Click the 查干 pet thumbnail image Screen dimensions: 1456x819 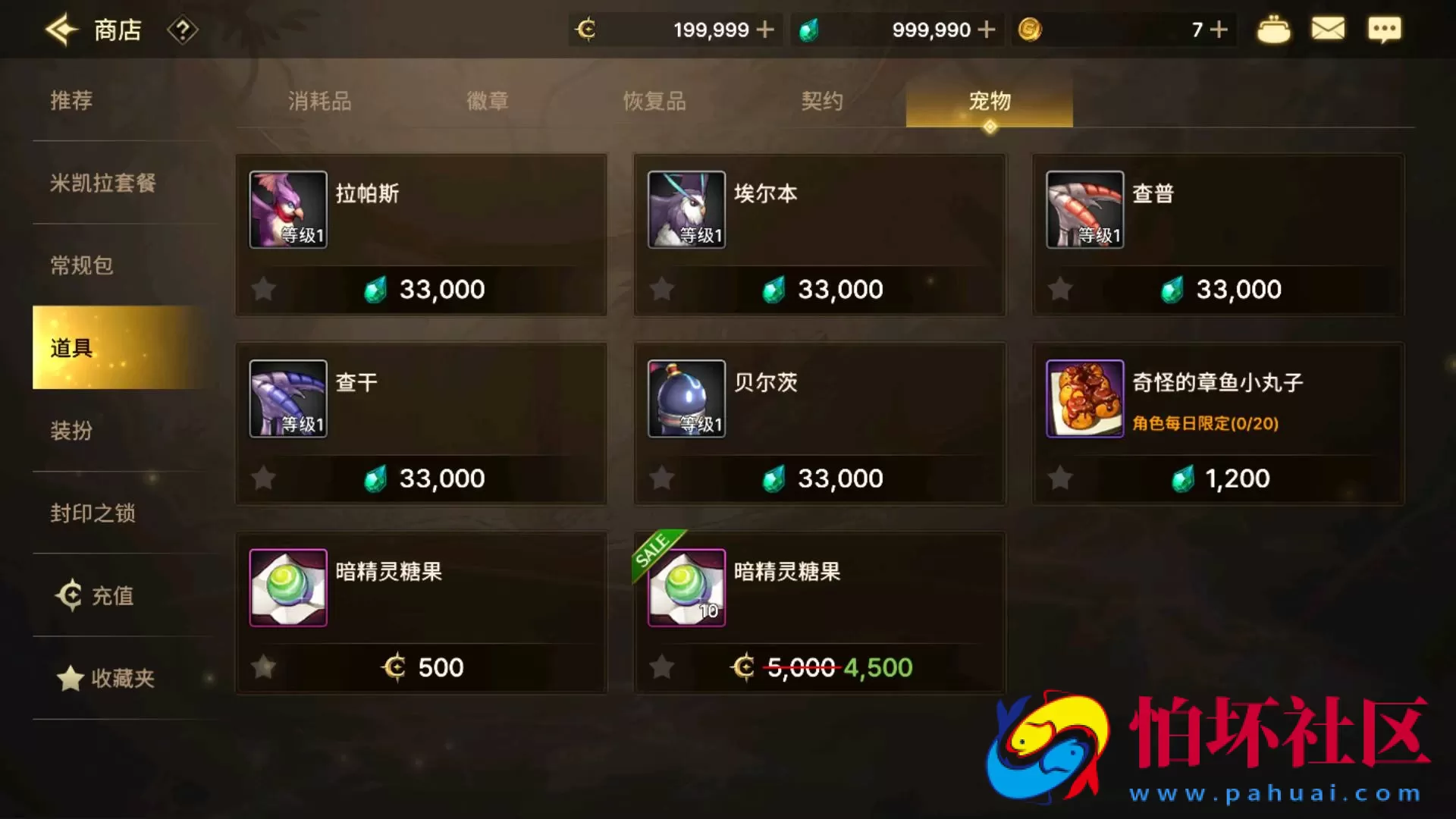(288, 398)
